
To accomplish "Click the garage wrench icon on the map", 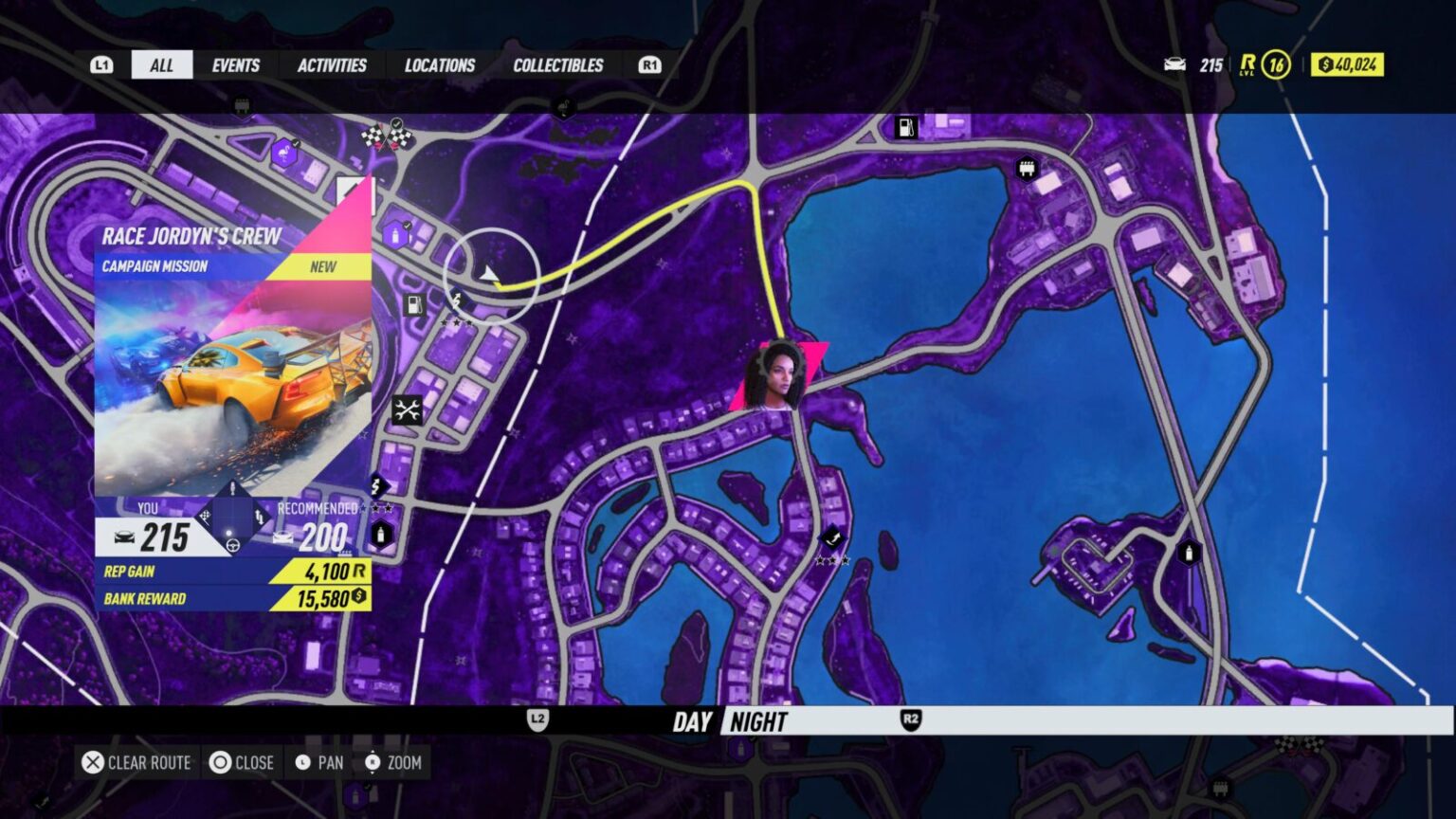I will pyautogui.click(x=407, y=408).
